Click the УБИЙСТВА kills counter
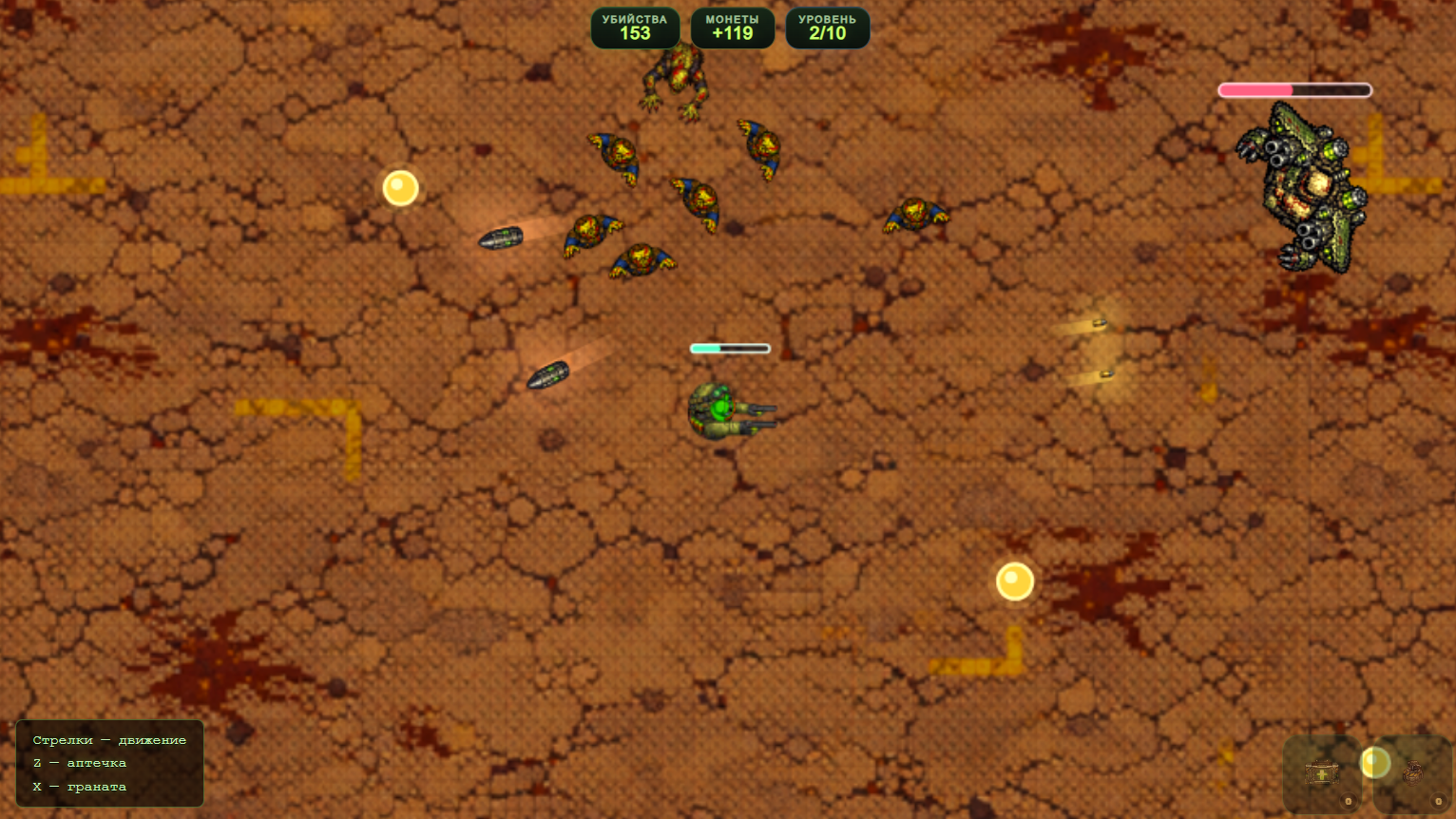 click(635, 27)
